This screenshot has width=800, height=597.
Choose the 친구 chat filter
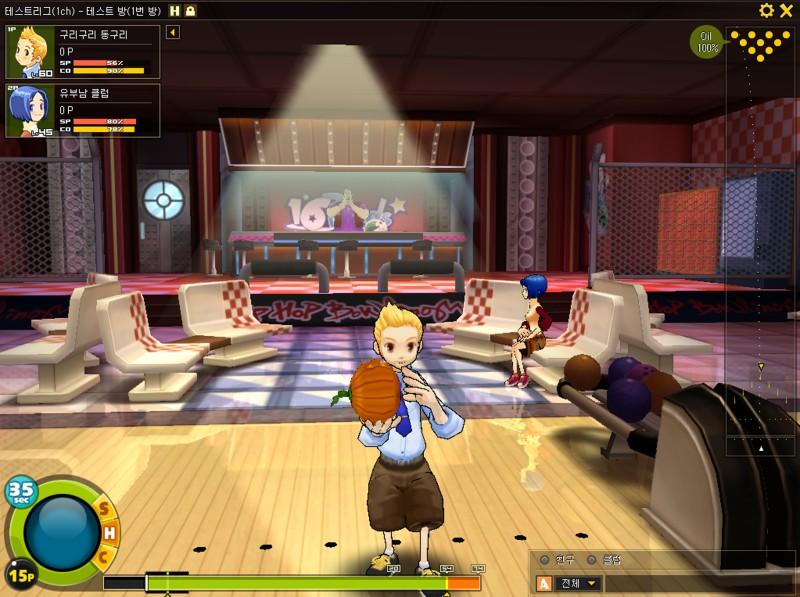[556, 560]
